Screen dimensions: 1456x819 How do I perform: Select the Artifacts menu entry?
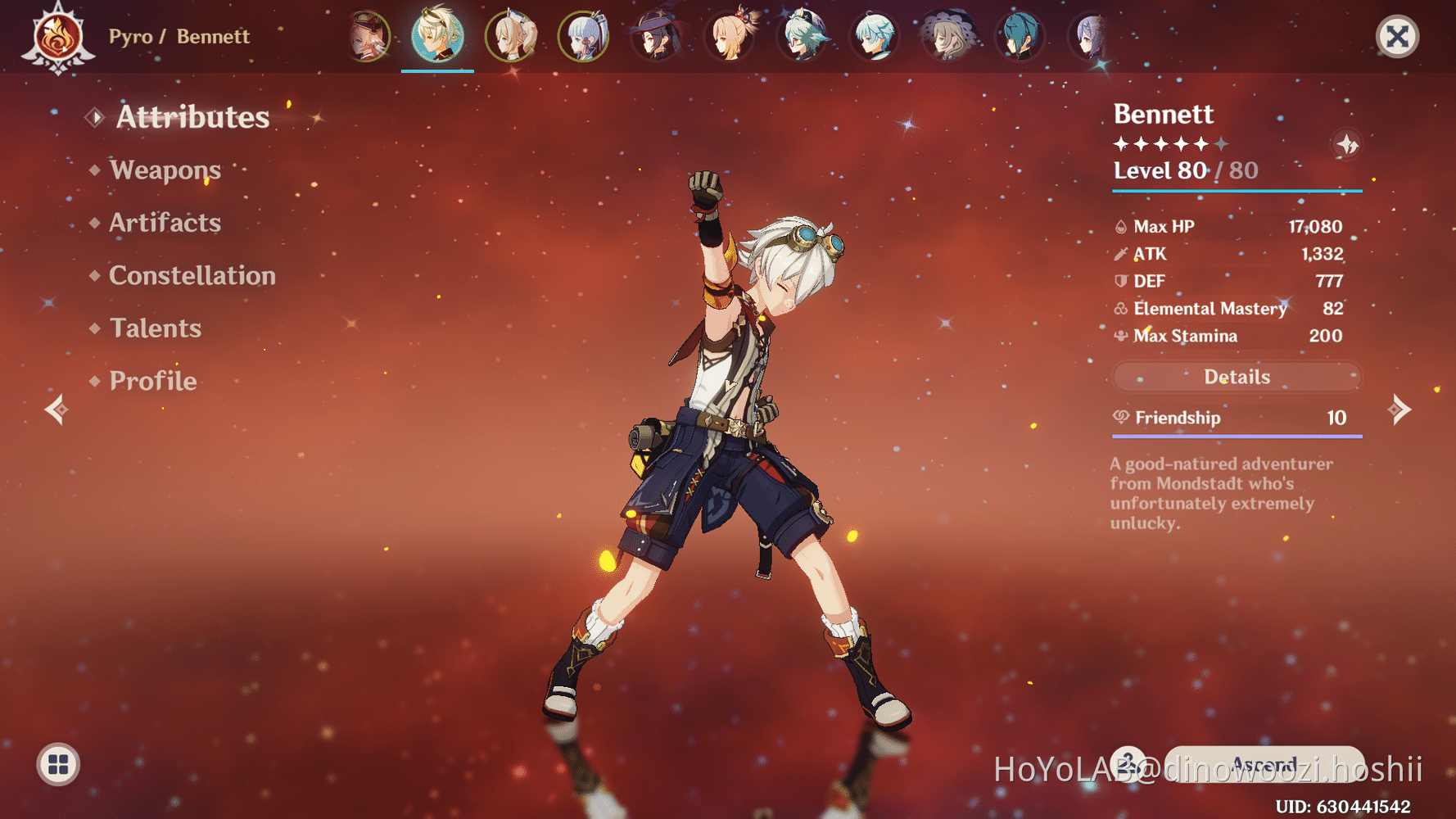pos(164,223)
